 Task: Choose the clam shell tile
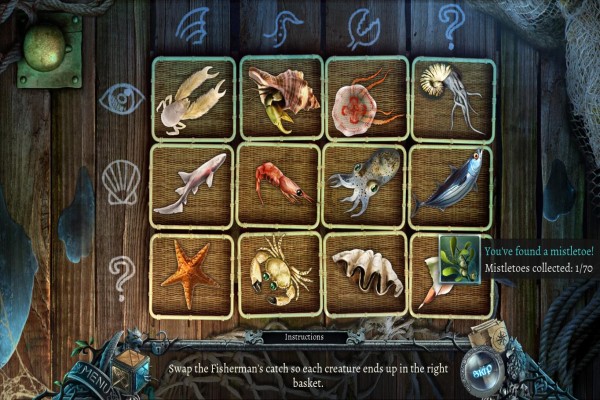coord(366,274)
